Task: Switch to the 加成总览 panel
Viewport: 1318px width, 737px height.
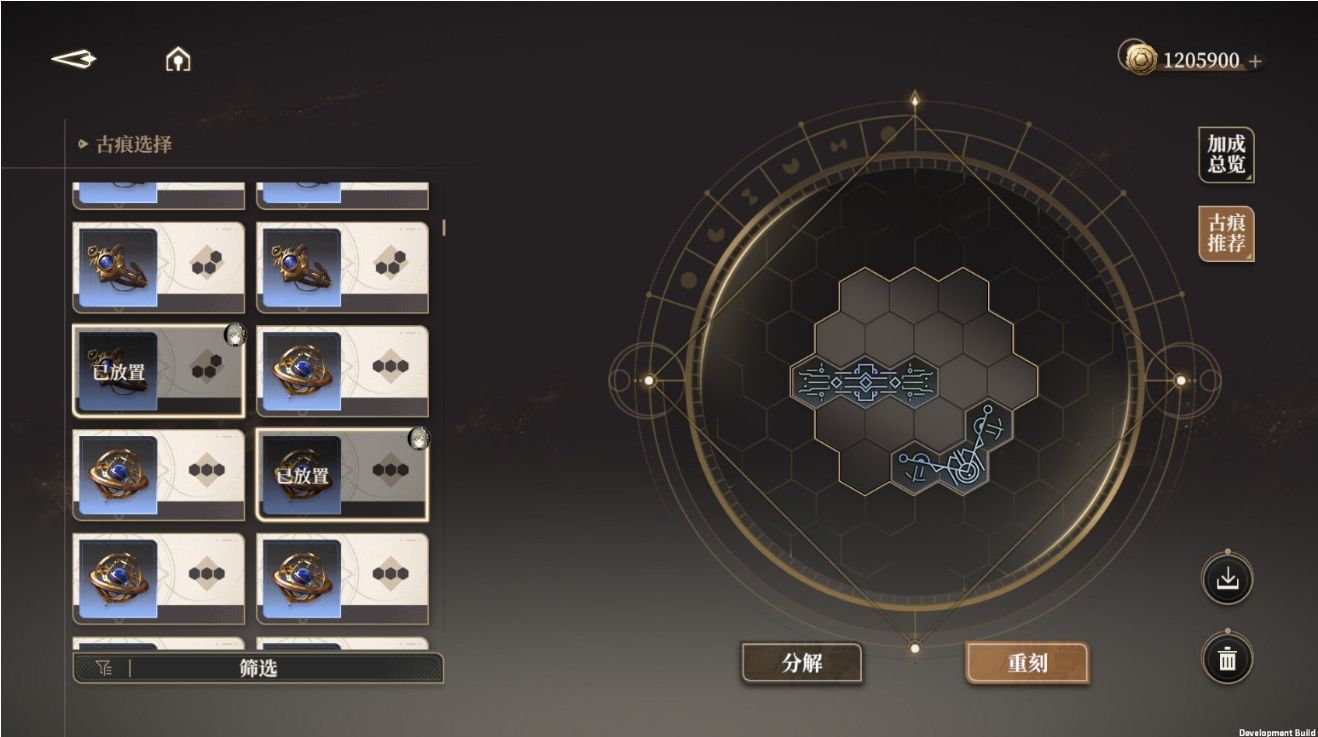Action: [1227, 155]
